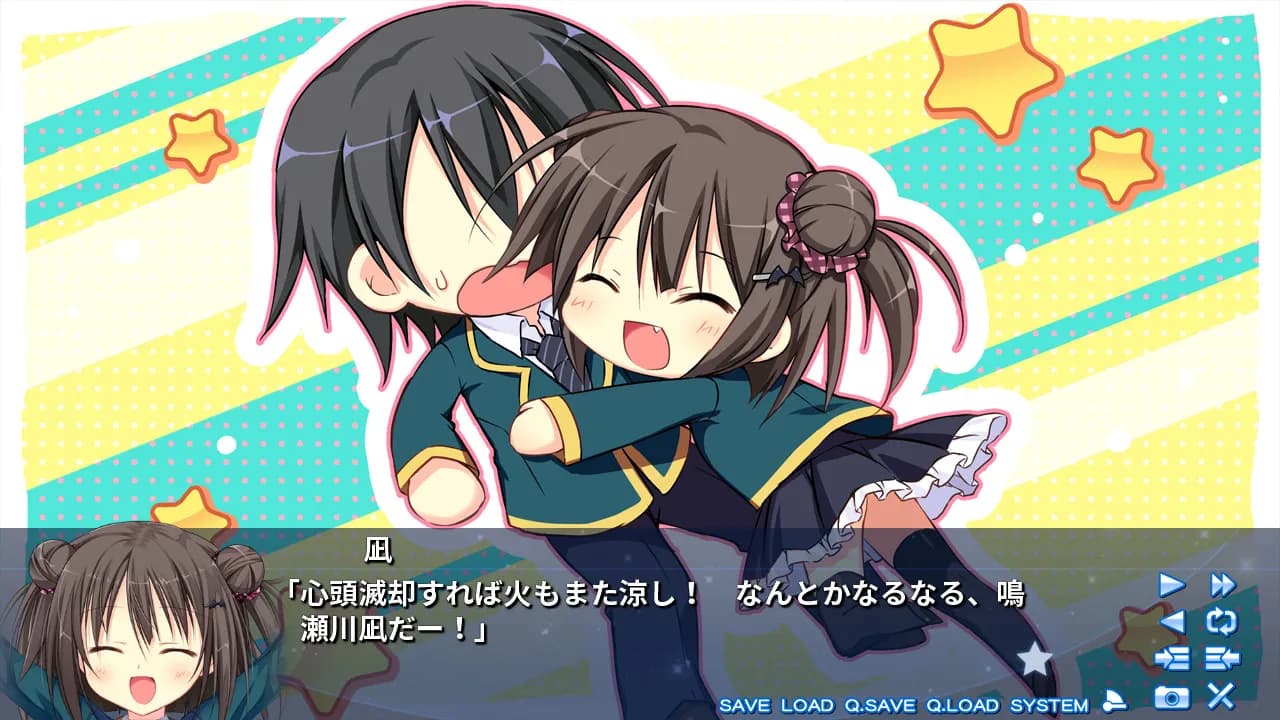Image resolution: width=1280 pixels, height=720 pixels.
Task: Replay the voice line using the loop icon
Action: (1223, 622)
